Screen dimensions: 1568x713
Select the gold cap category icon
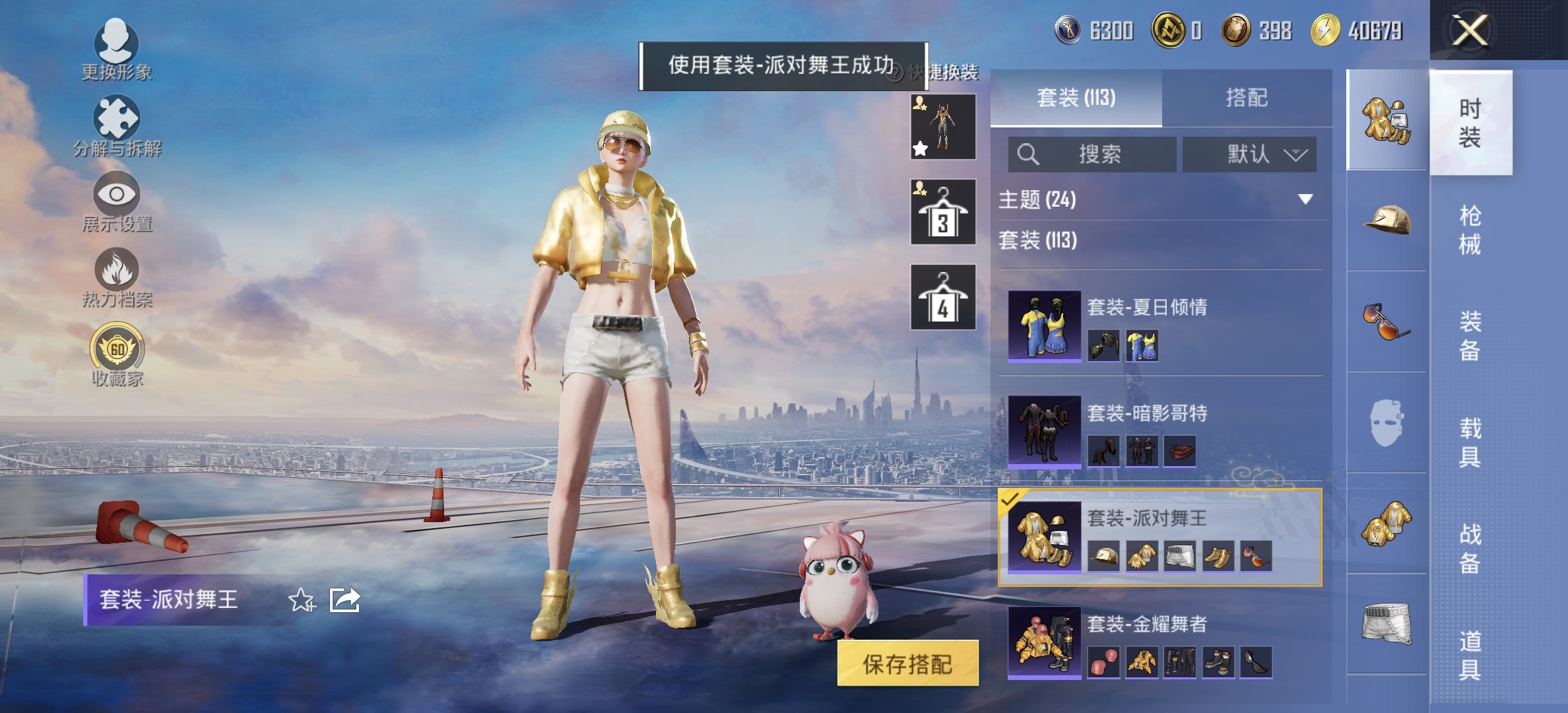point(1386,218)
